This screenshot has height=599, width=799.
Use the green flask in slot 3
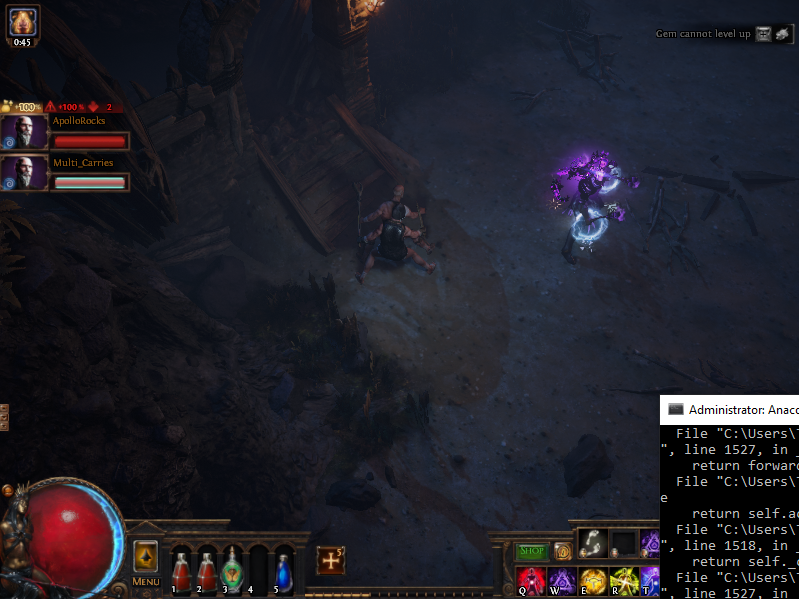coord(232,569)
